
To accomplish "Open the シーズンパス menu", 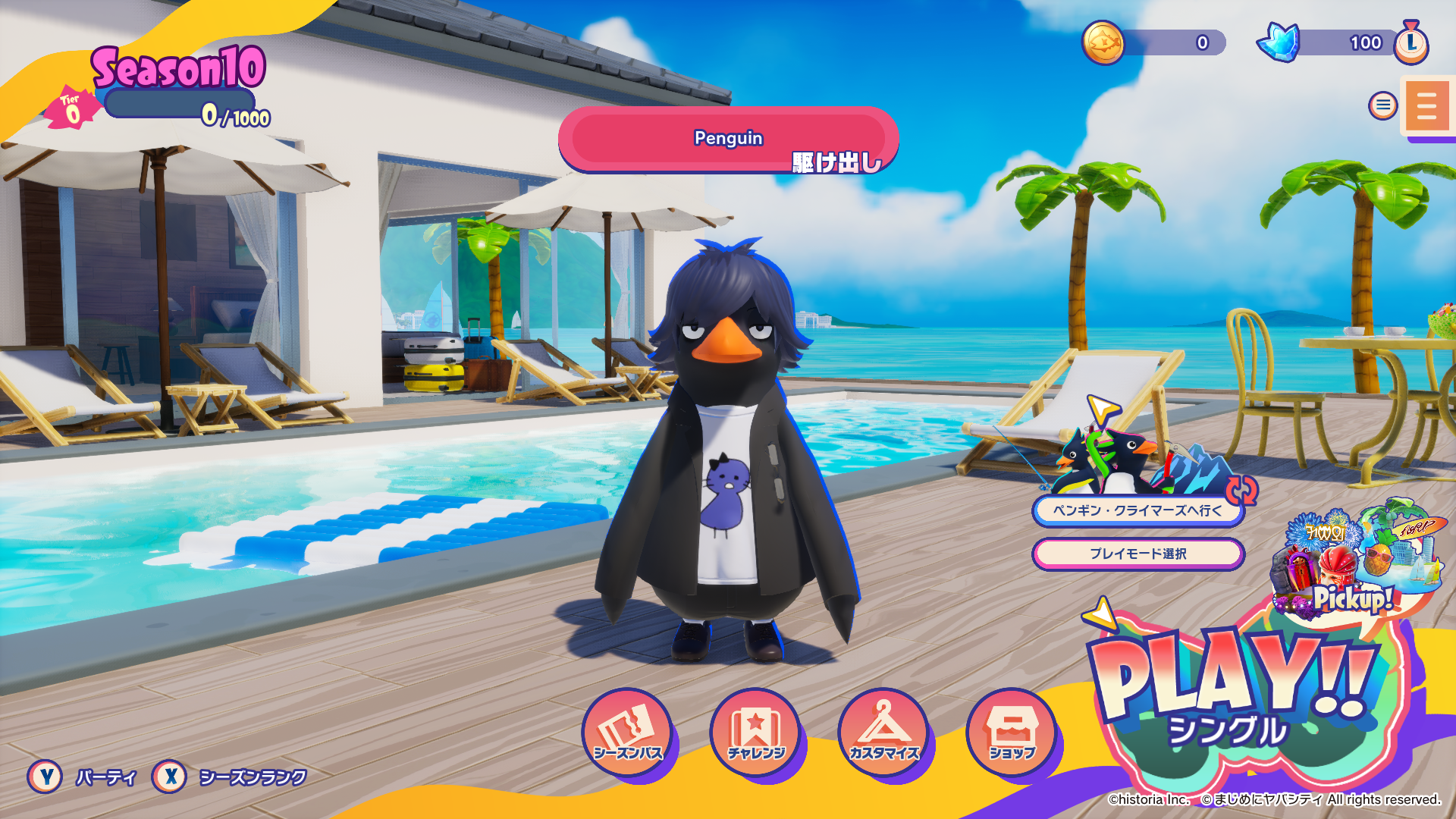I will tap(627, 733).
